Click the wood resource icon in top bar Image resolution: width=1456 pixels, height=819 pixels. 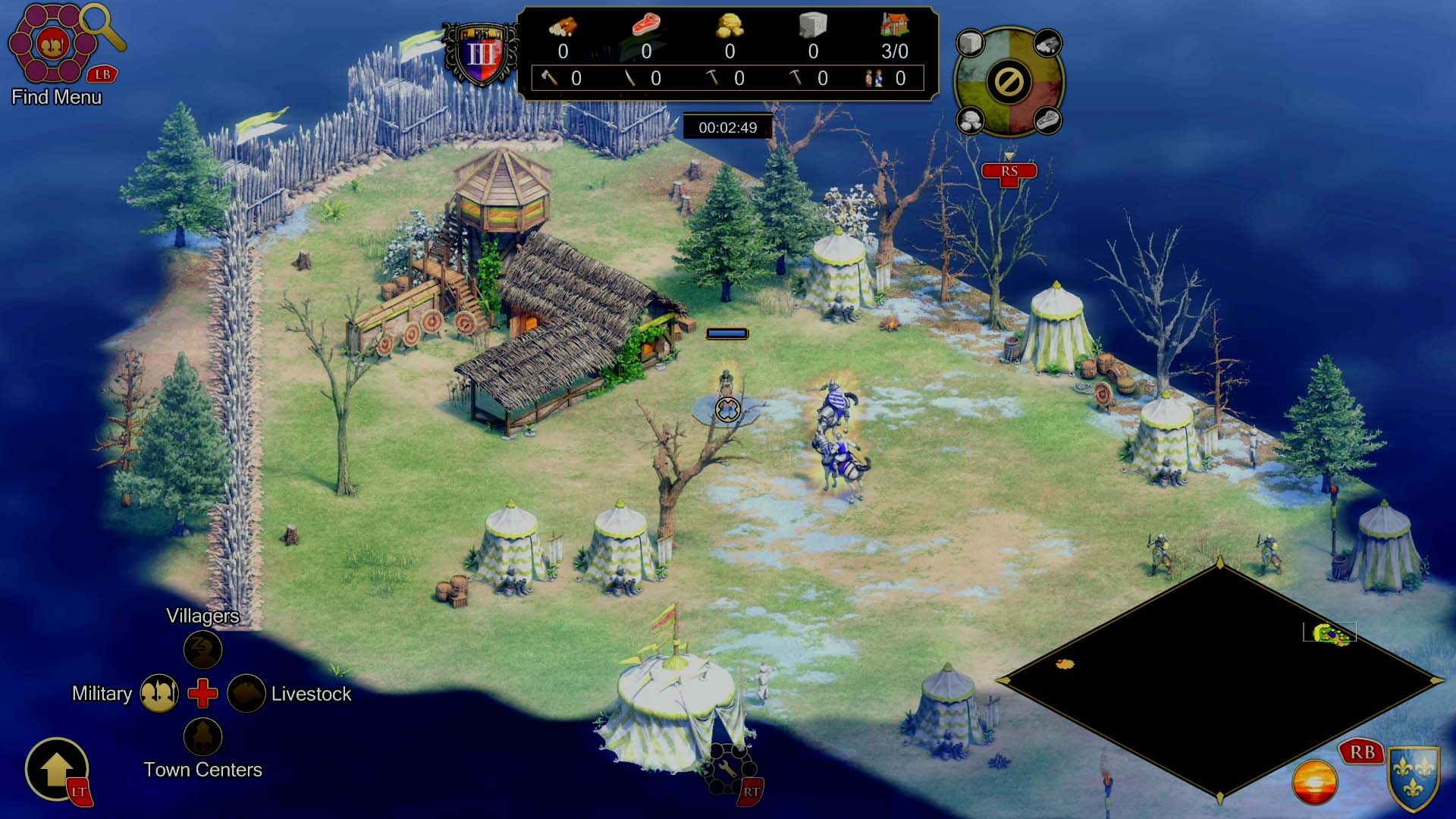[563, 26]
